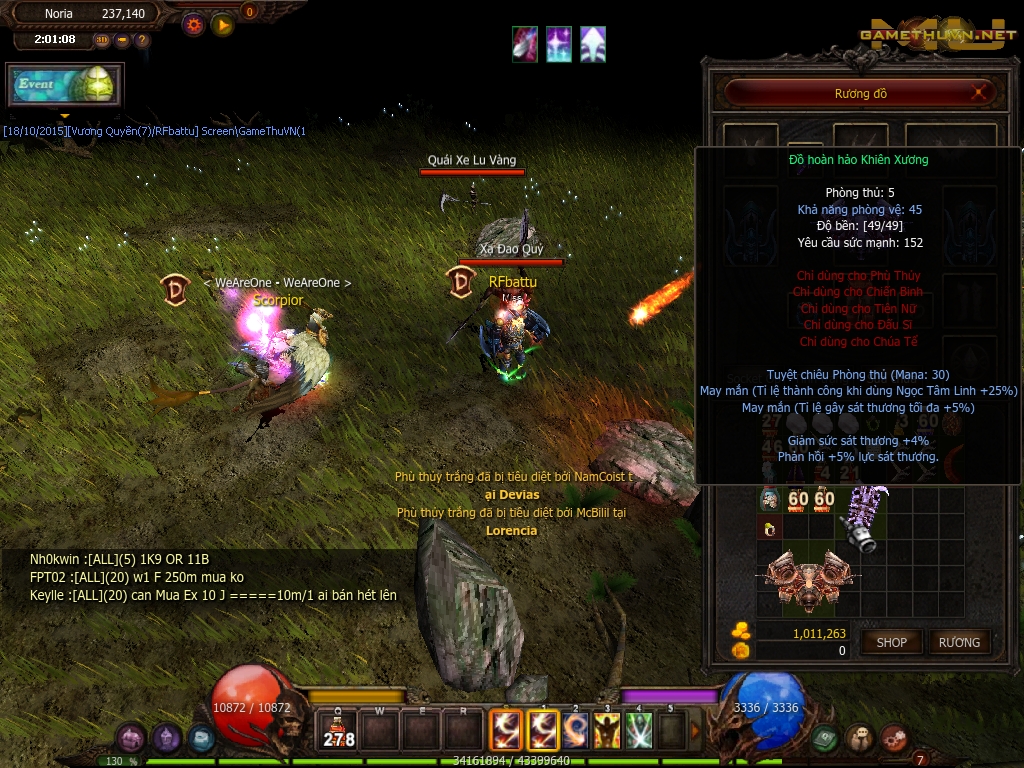The width and height of the screenshot is (1024, 768).
Task: Open the Event egg banner
Action: pyautogui.click(x=65, y=85)
